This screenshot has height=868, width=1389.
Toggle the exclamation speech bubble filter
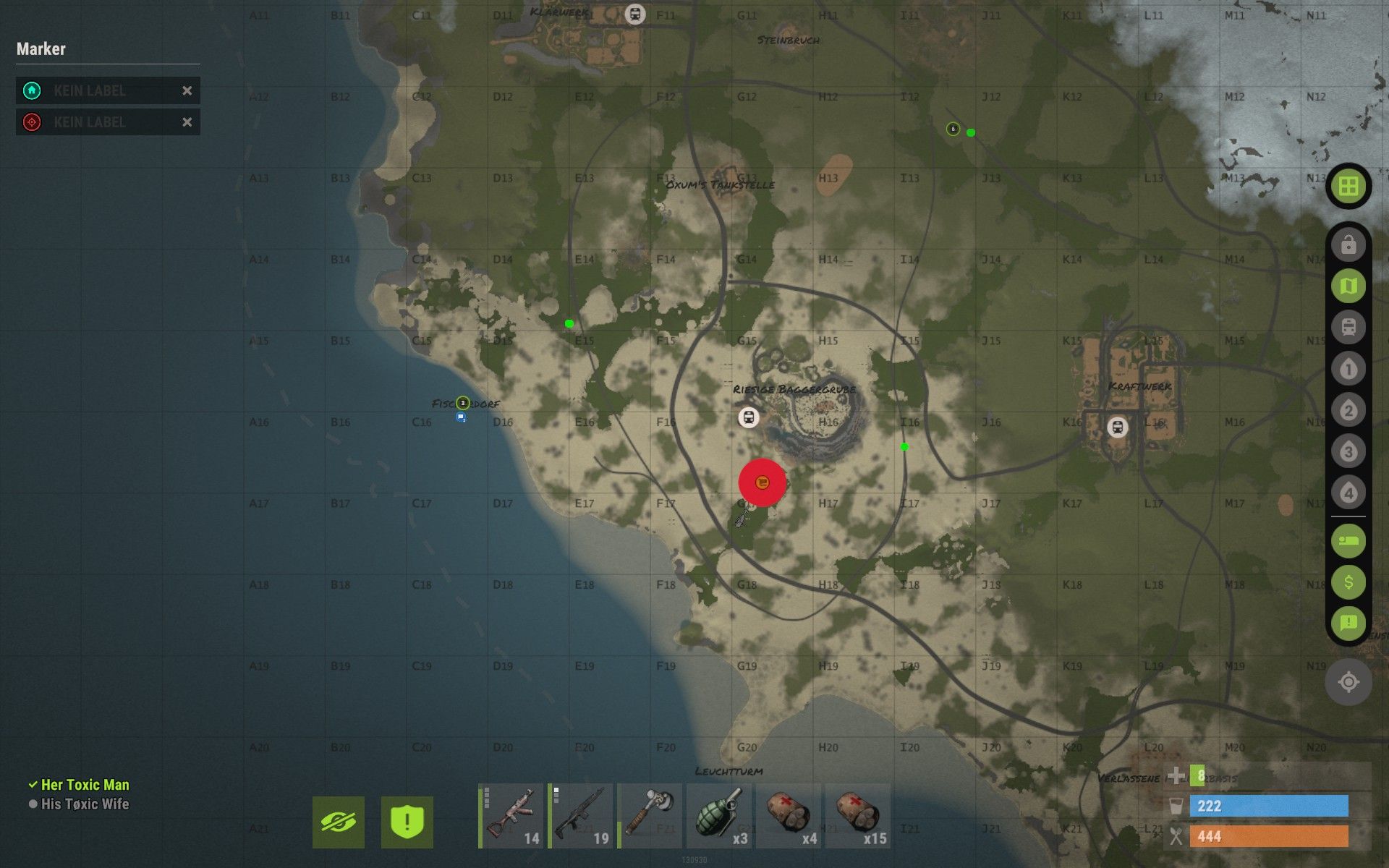coord(1348,623)
